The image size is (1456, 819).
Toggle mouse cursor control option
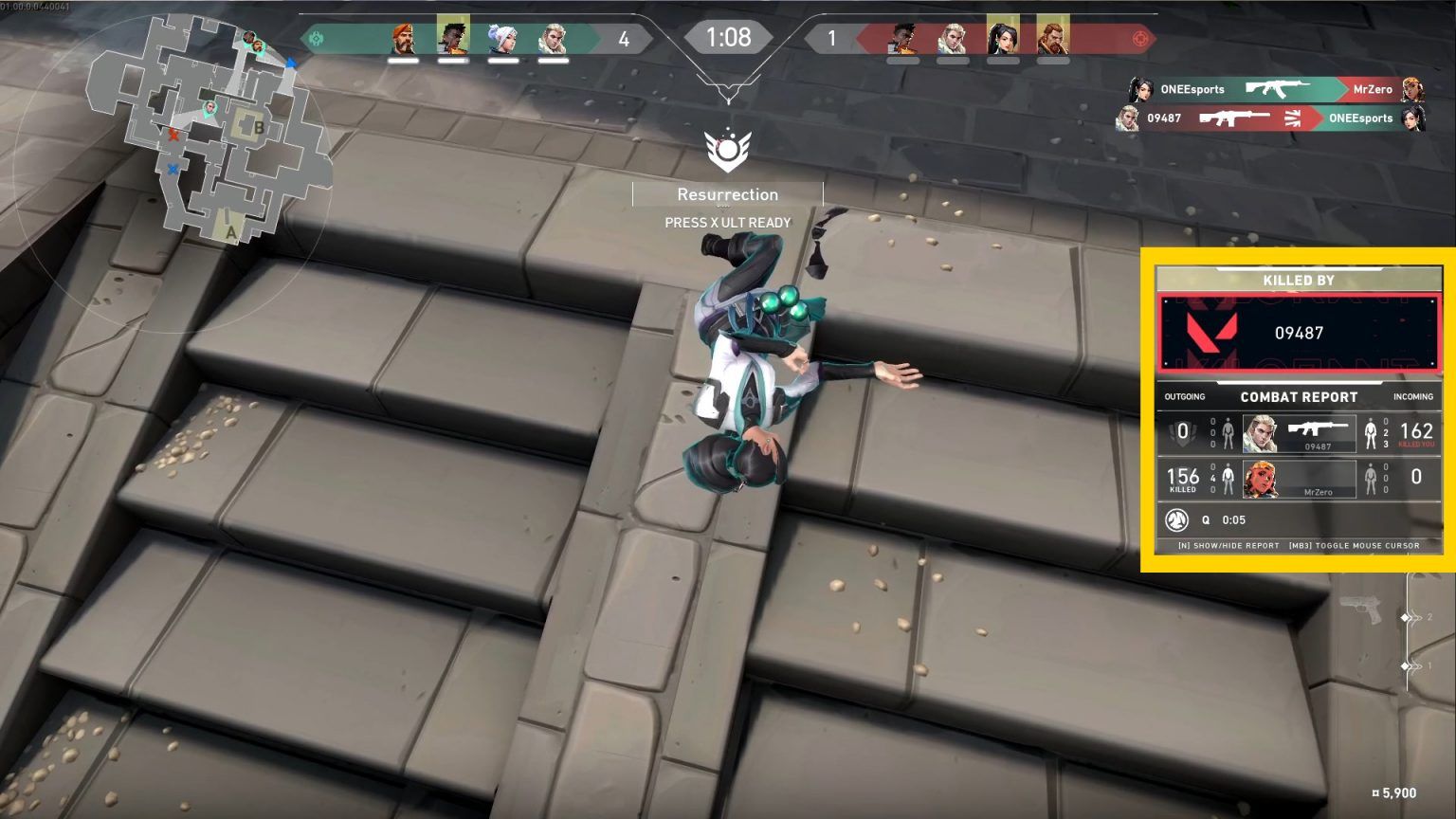[1354, 545]
